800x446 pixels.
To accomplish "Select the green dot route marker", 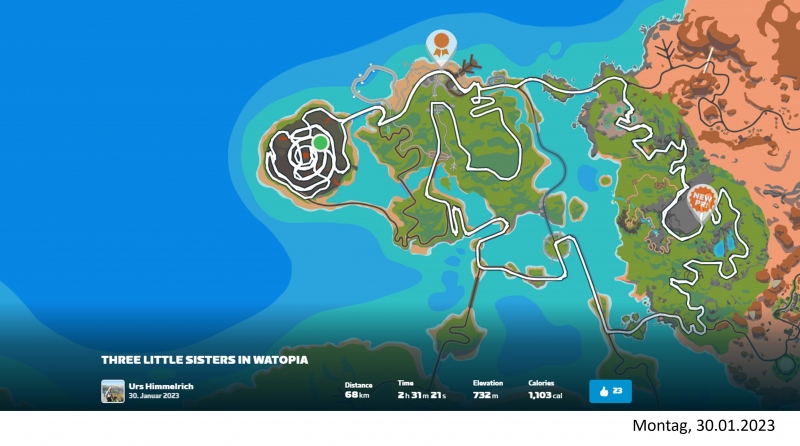I will point(320,143).
